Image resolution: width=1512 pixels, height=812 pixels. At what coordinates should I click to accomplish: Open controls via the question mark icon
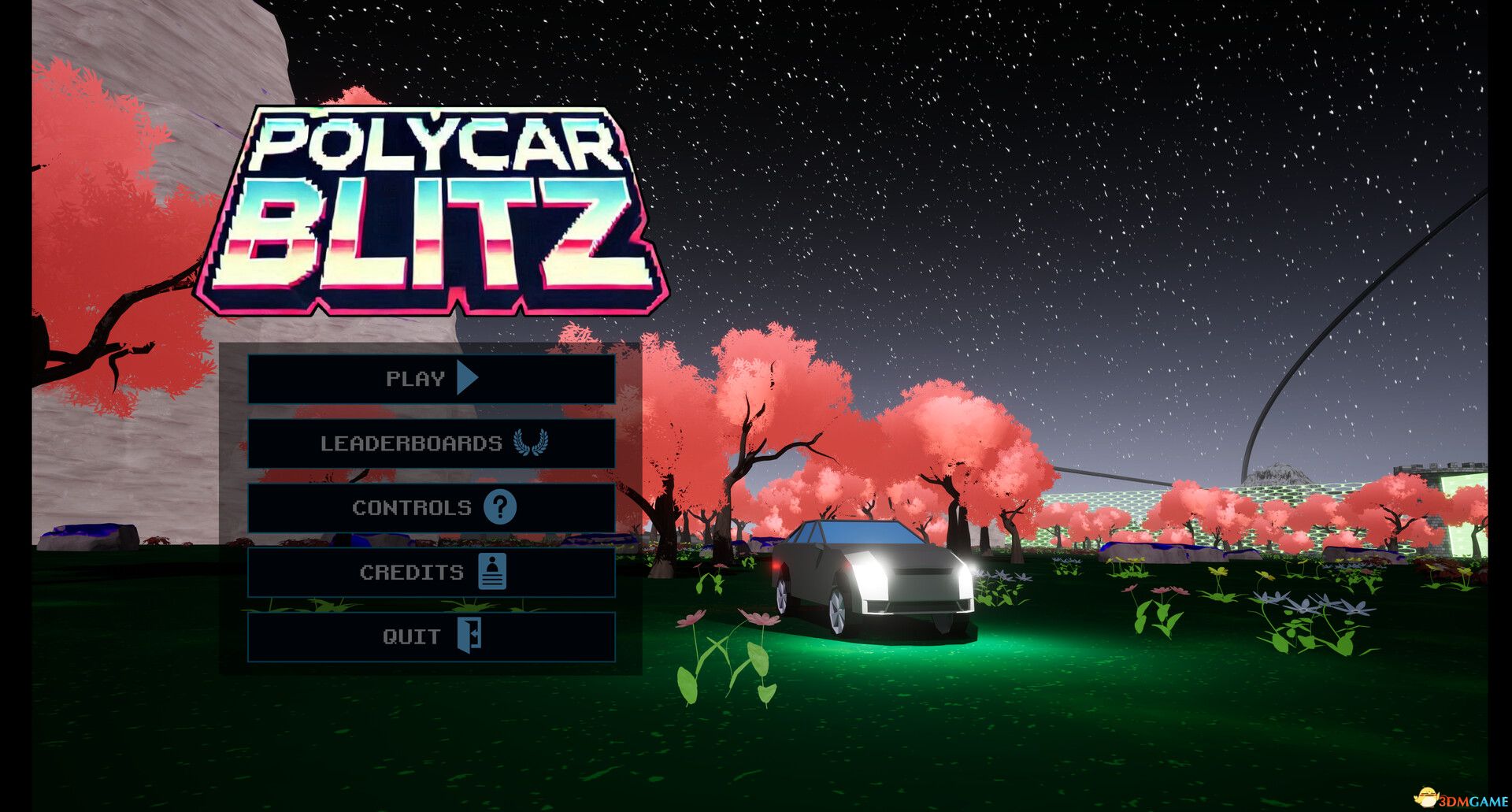[x=502, y=508]
